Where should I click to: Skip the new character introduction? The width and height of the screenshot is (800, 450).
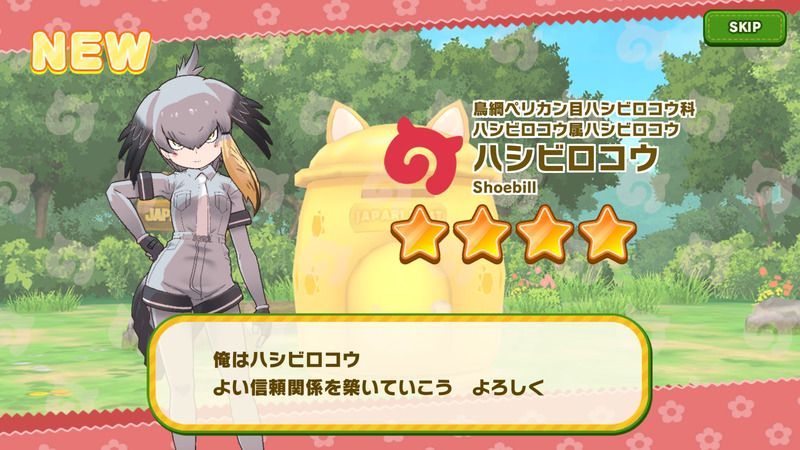click(743, 27)
